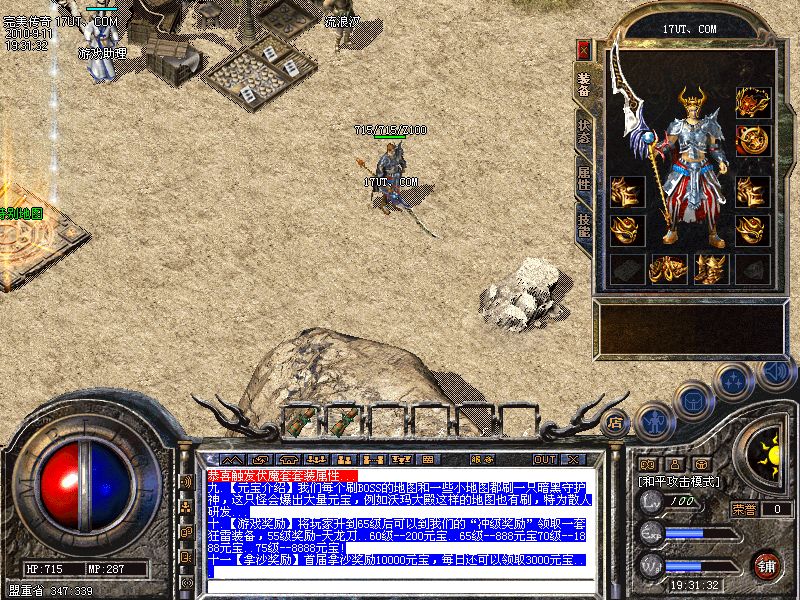
Task: Click the OUT logout button
Action: [x=544, y=459]
